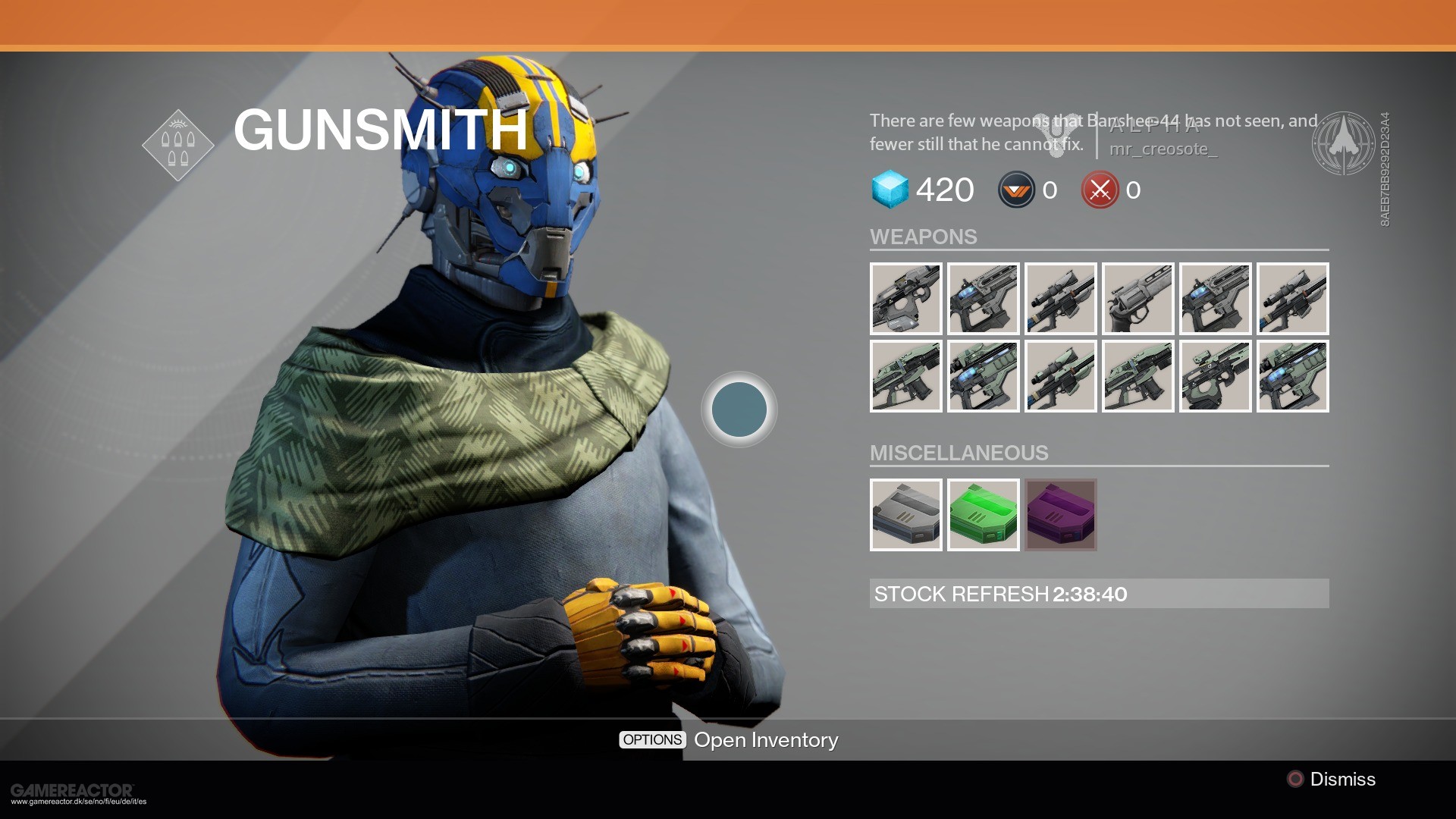The image size is (1456, 819).
Task: Click the mr_creosote_ player name
Action: coord(1163,150)
